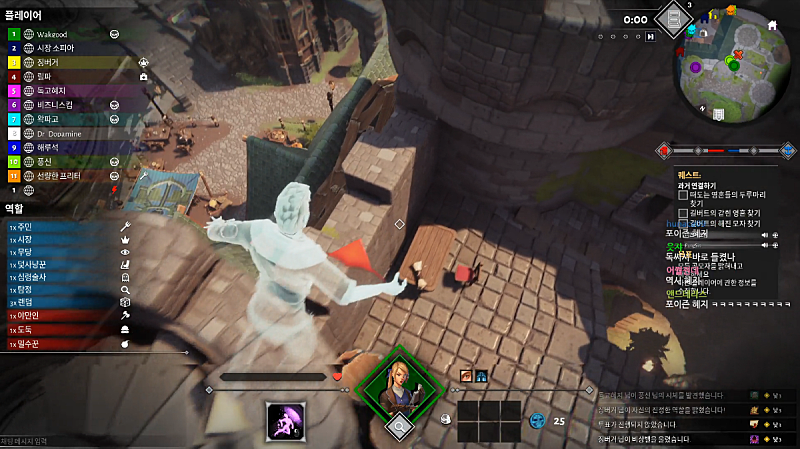Click the 밀수꾼 role entry
This screenshot has width=800, height=449.
pyautogui.click(x=60, y=343)
